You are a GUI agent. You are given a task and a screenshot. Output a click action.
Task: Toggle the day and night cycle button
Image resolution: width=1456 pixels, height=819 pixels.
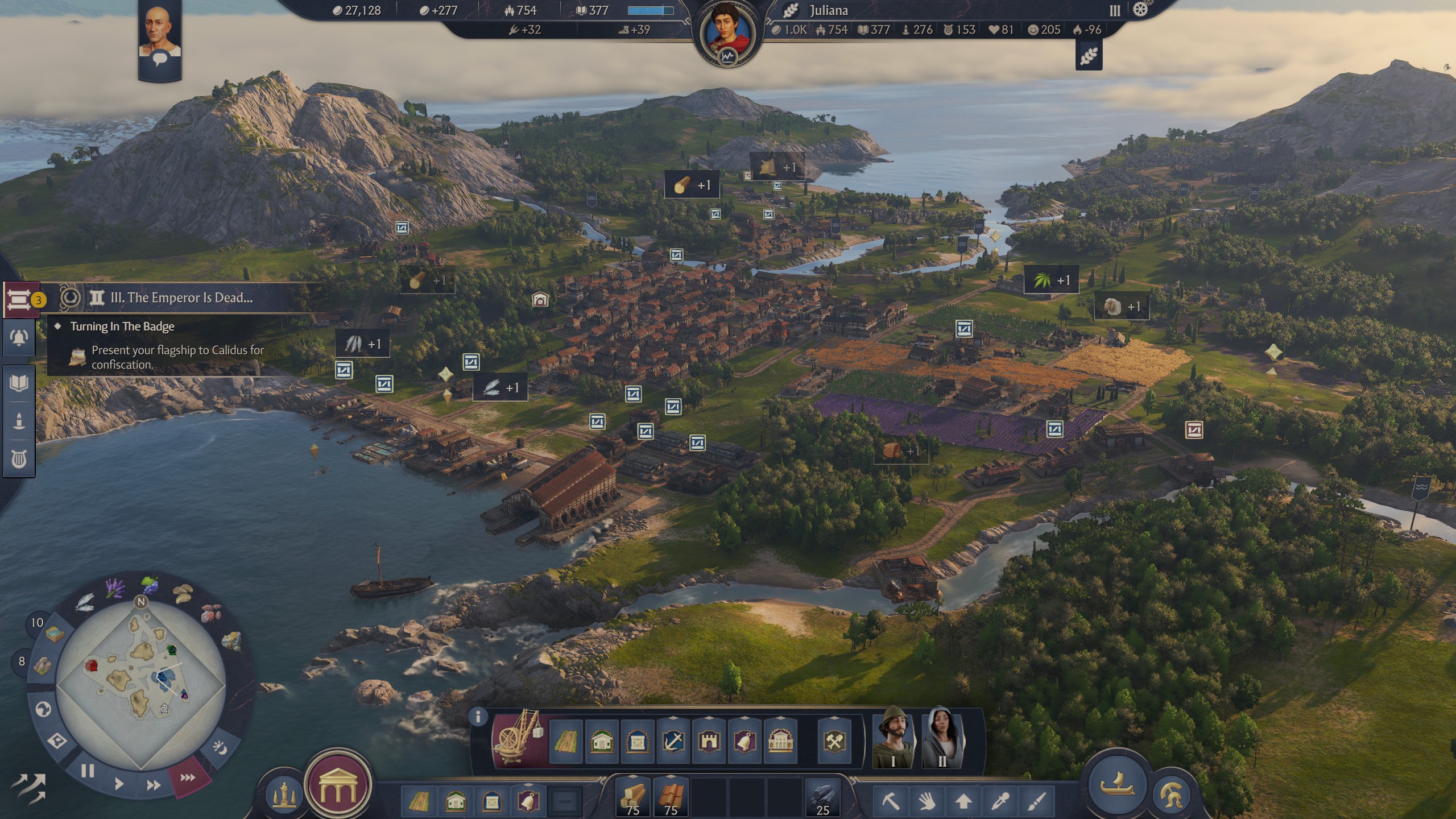tap(220, 747)
